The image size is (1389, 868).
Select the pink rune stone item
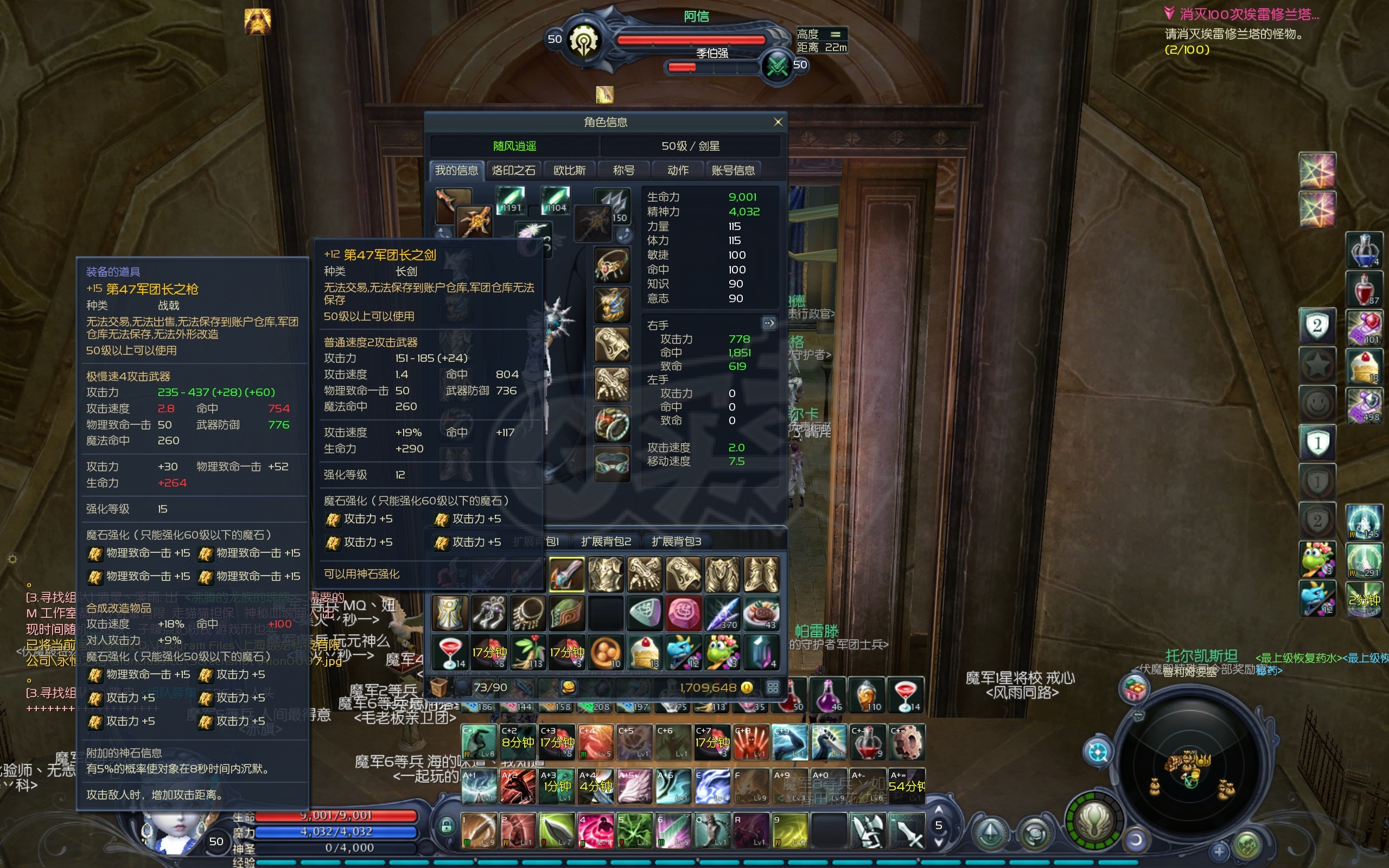click(683, 613)
